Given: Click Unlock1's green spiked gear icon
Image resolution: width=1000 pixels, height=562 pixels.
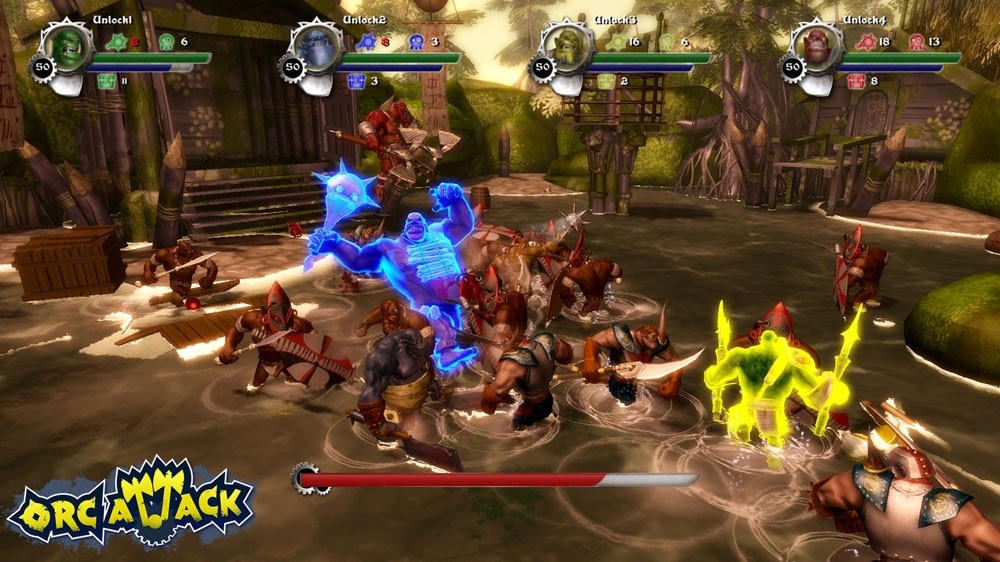Looking at the screenshot, I should [x=117, y=42].
